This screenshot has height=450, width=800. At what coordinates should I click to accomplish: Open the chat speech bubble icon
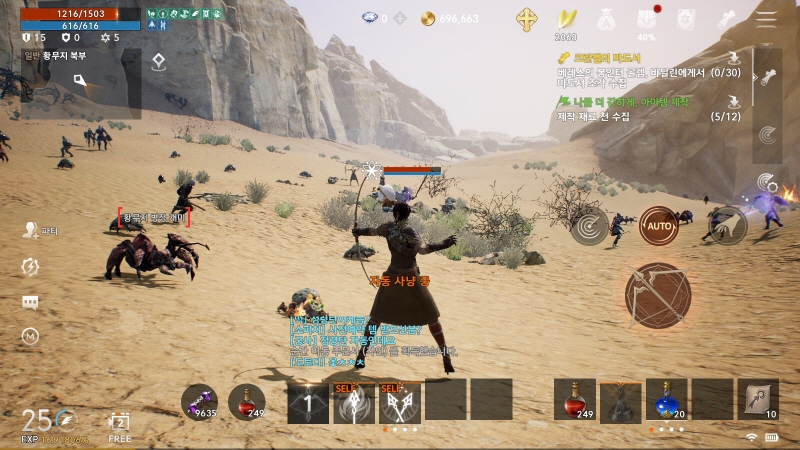coord(30,302)
